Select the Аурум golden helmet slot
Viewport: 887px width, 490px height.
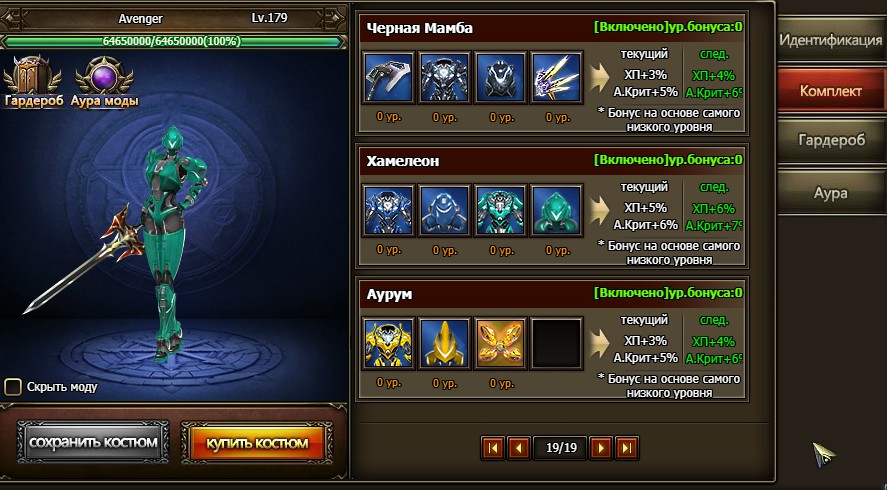pyautogui.click(x=443, y=343)
